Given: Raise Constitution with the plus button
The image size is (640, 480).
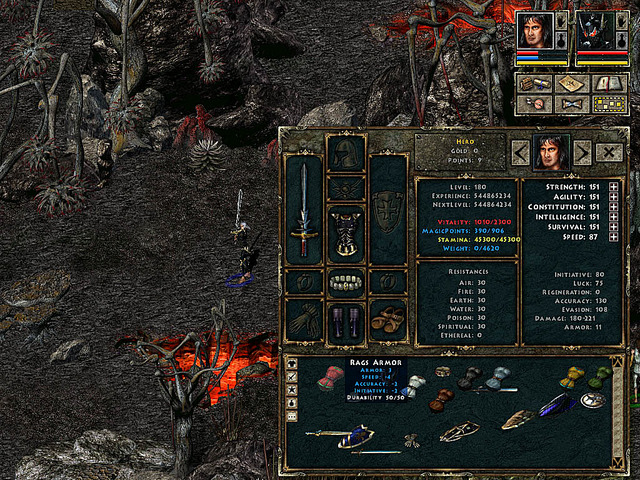Looking at the screenshot, I should [x=613, y=207].
